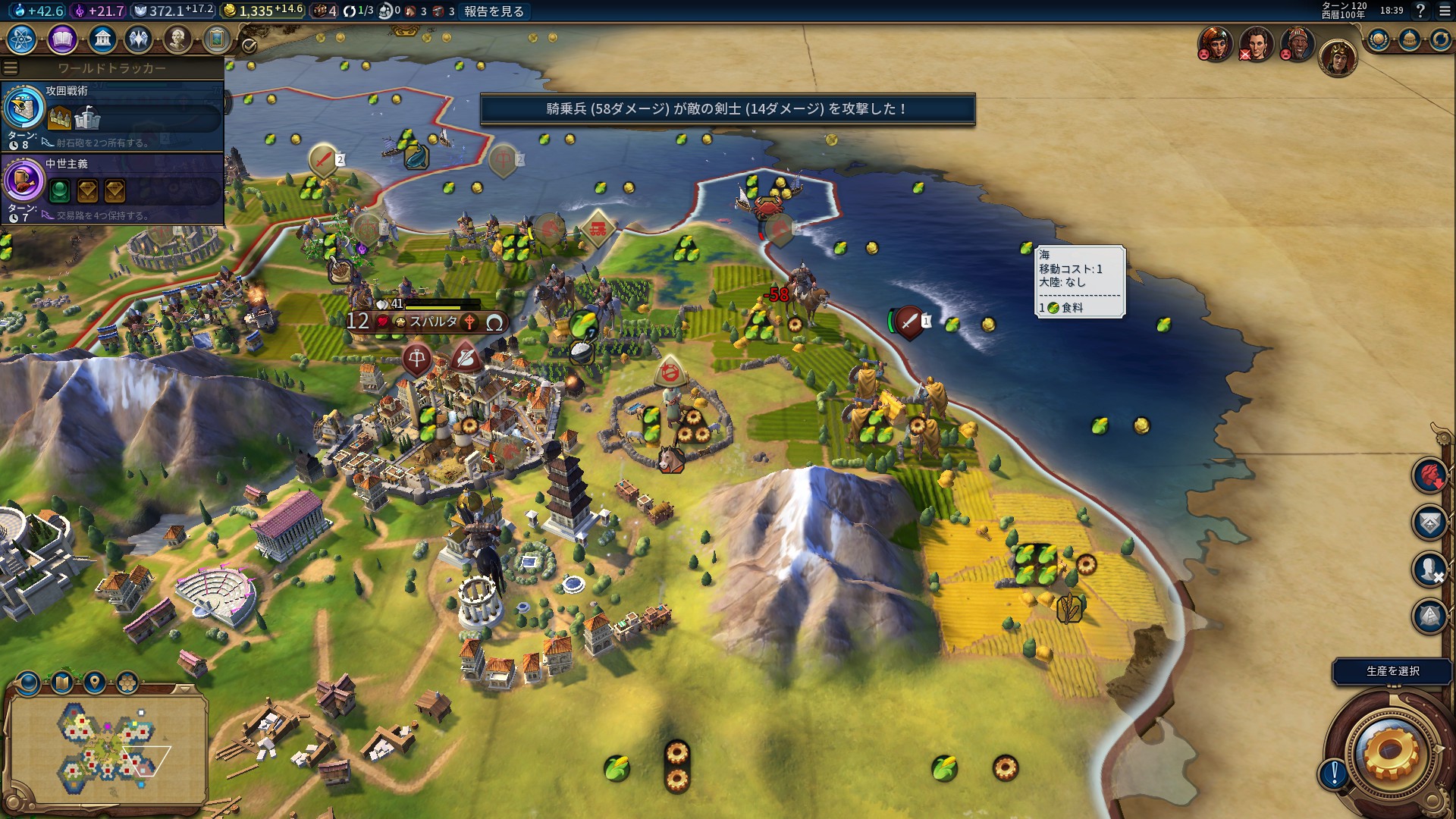Click the 報告を見る reports button
This screenshot has width=1456, height=819.
point(494,11)
